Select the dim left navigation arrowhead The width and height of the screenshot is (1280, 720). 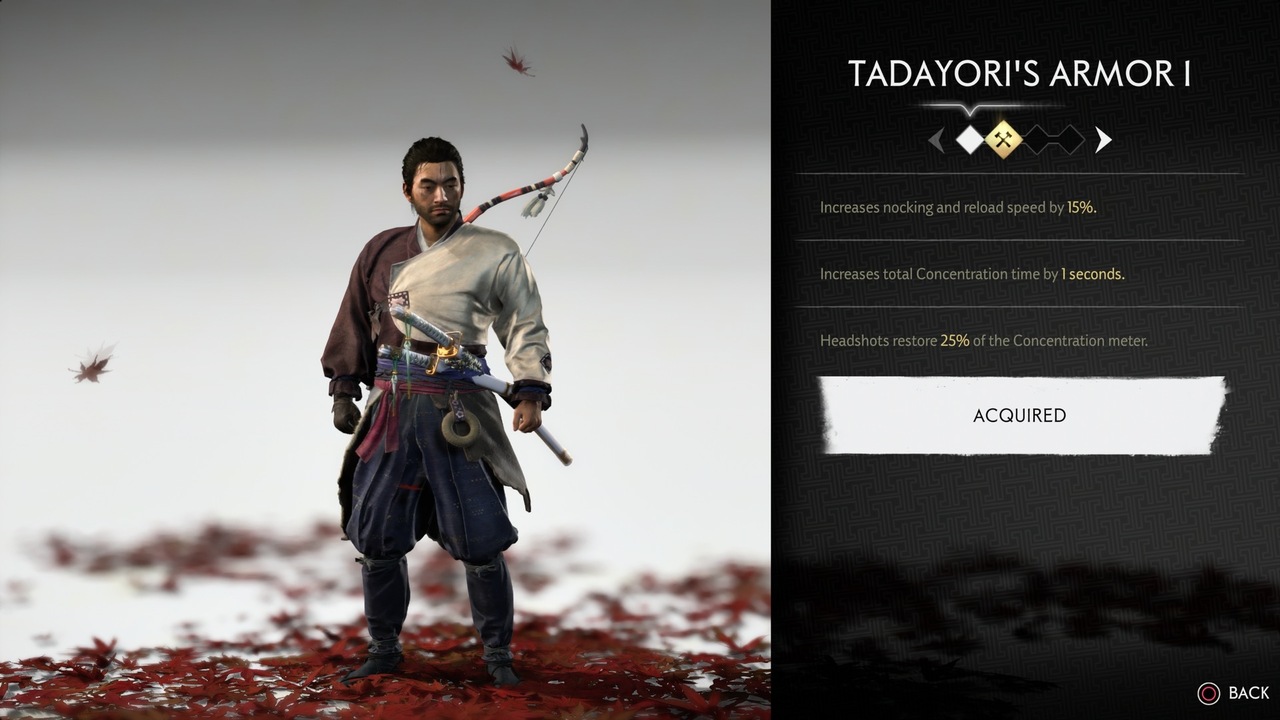point(937,140)
